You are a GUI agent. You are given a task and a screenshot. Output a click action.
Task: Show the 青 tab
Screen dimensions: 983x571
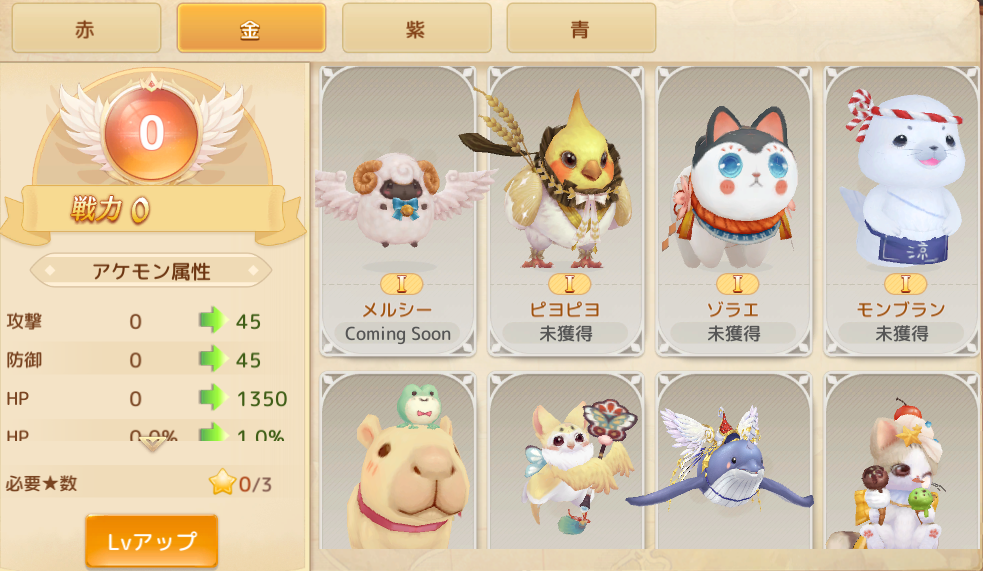coord(581,28)
